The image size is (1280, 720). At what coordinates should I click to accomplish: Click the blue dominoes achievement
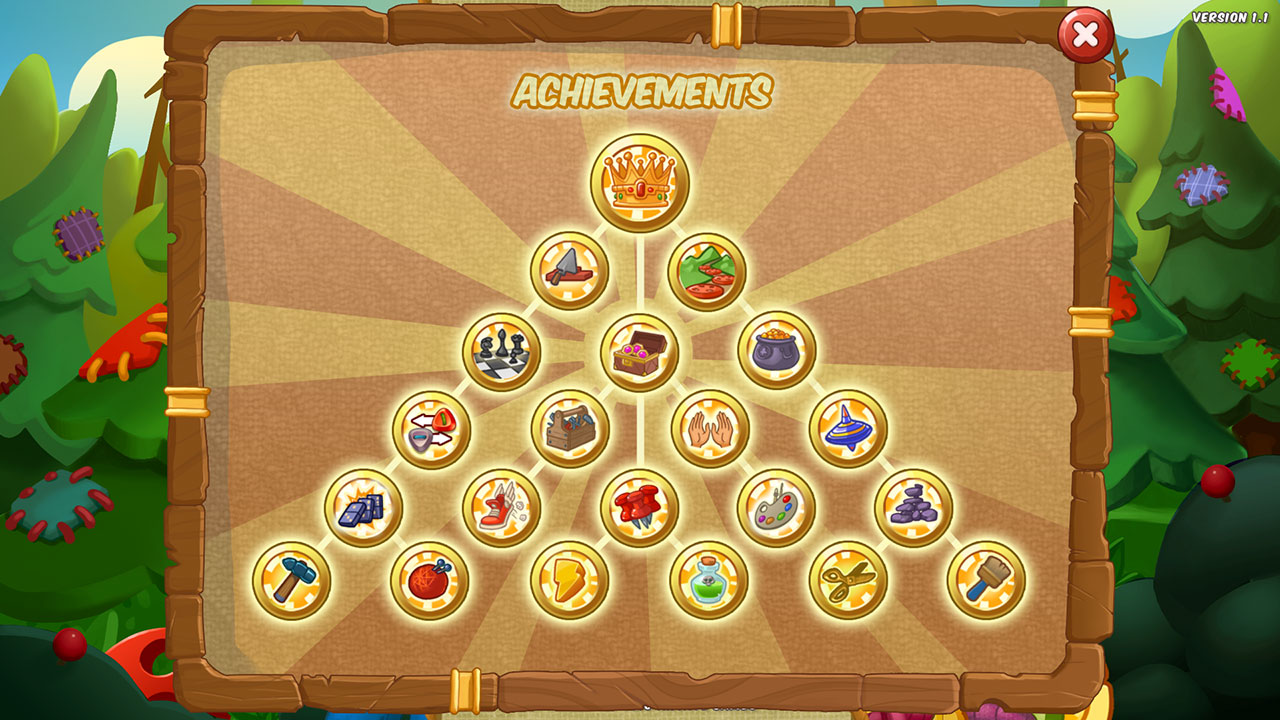tap(364, 508)
